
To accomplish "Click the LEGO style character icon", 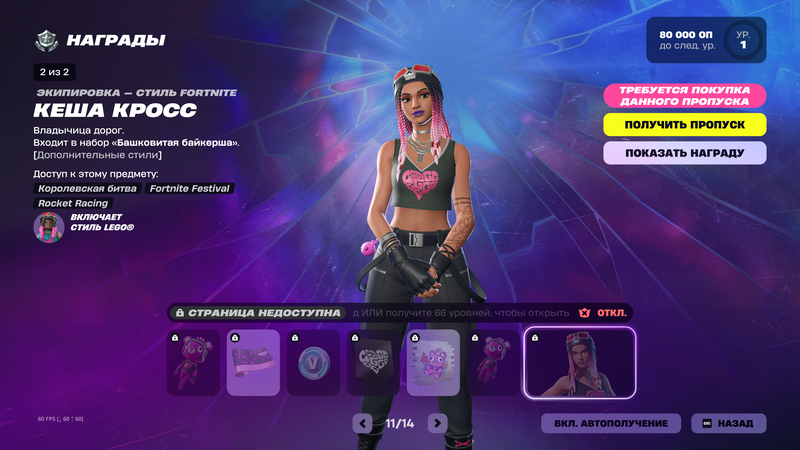I will point(49,228).
